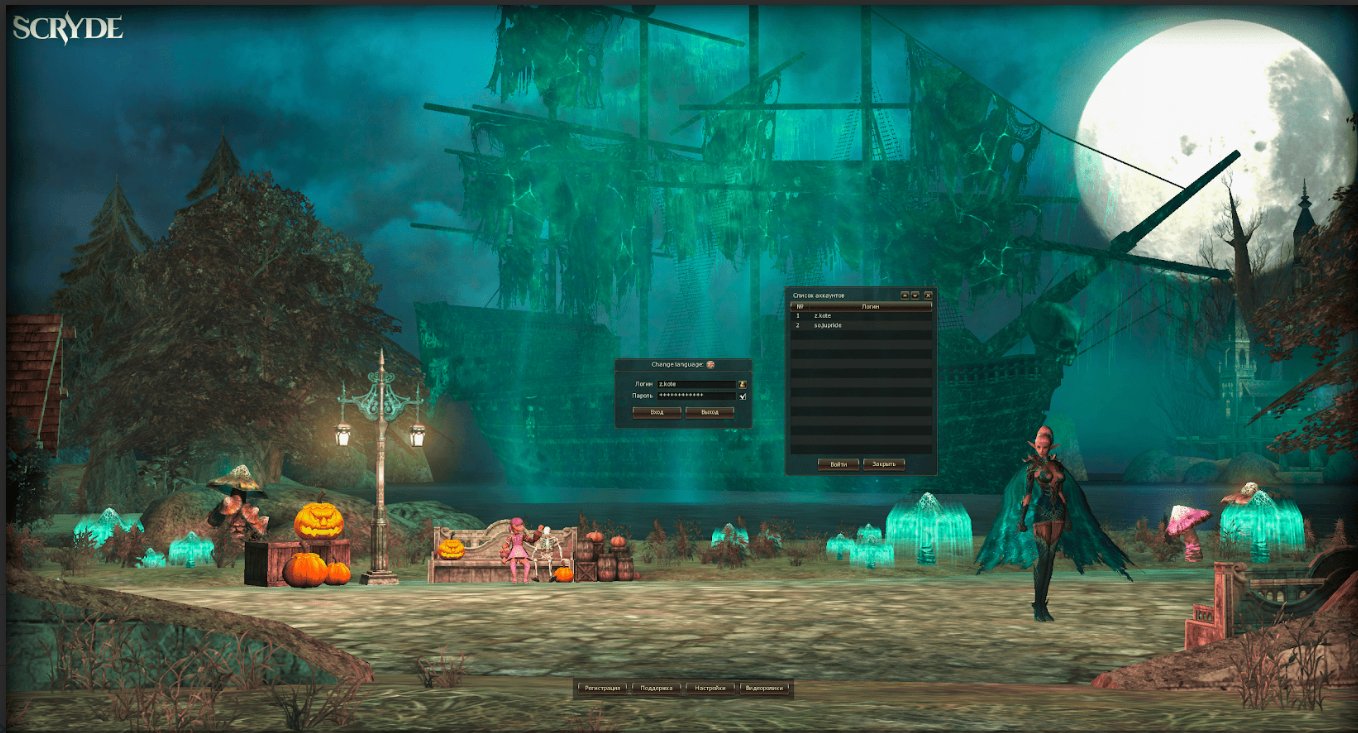Click the Закрыть button in account list
Screen dimensions: 1358x733
click(884, 464)
